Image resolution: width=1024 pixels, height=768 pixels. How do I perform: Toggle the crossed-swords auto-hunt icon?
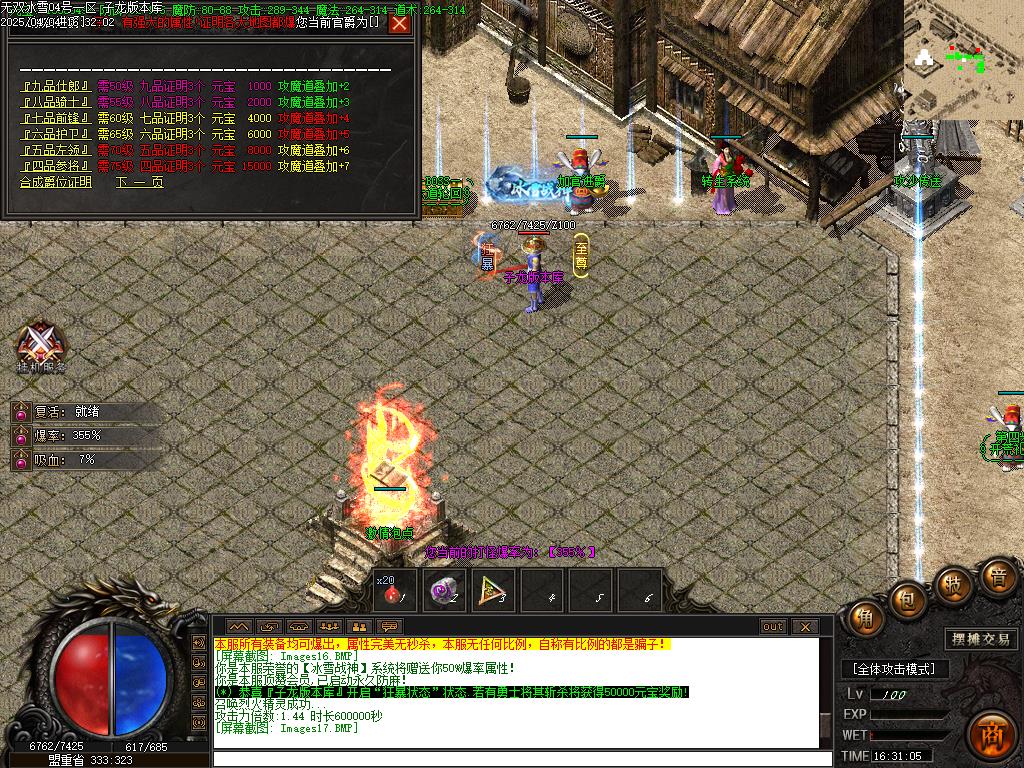pos(41,345)
